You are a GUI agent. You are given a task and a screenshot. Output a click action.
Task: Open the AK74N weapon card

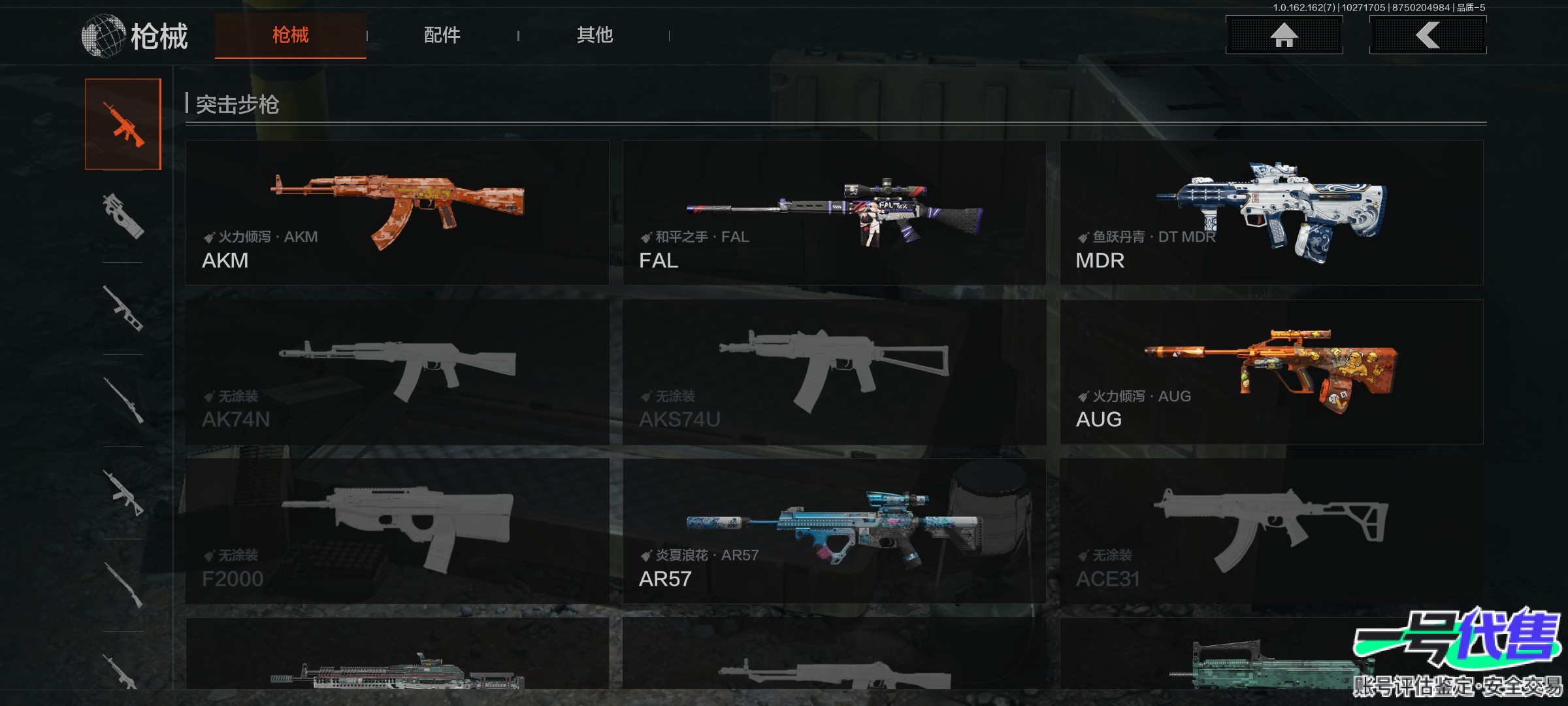click(x=397, y=372)
